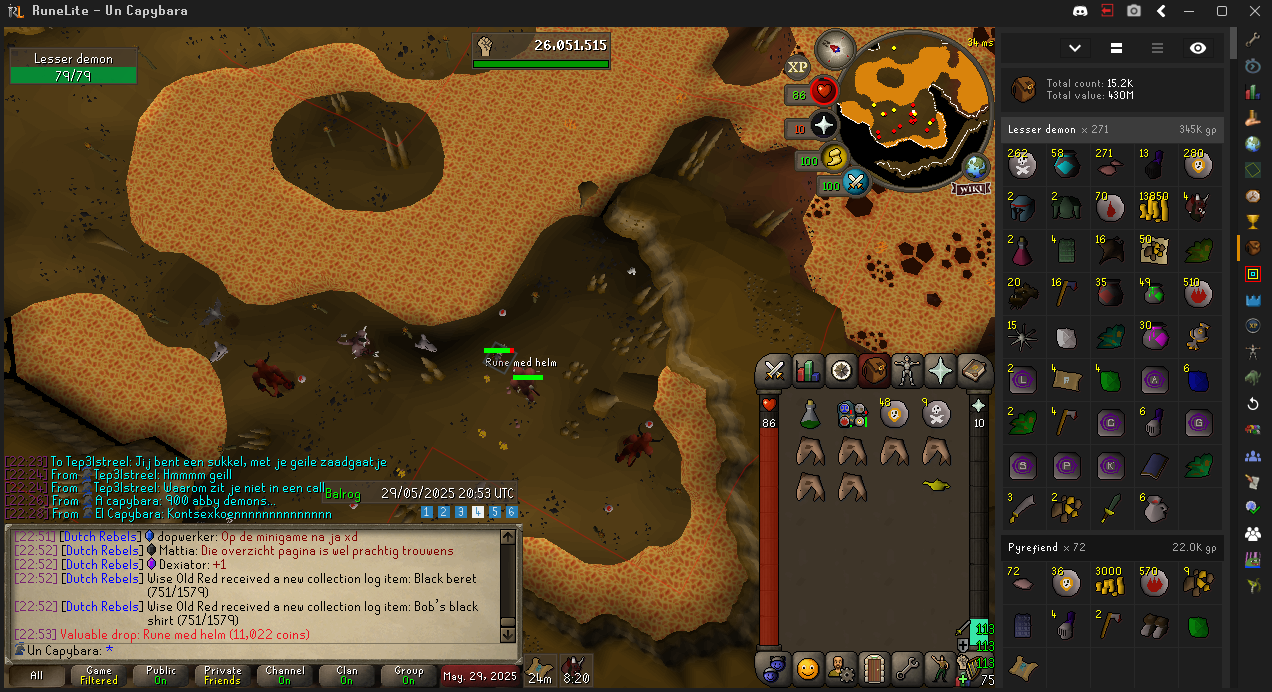The width and height of the screenshot is (1272, 692).
Task: Click the golden lamp in inventory
Action: click(936, 486)
